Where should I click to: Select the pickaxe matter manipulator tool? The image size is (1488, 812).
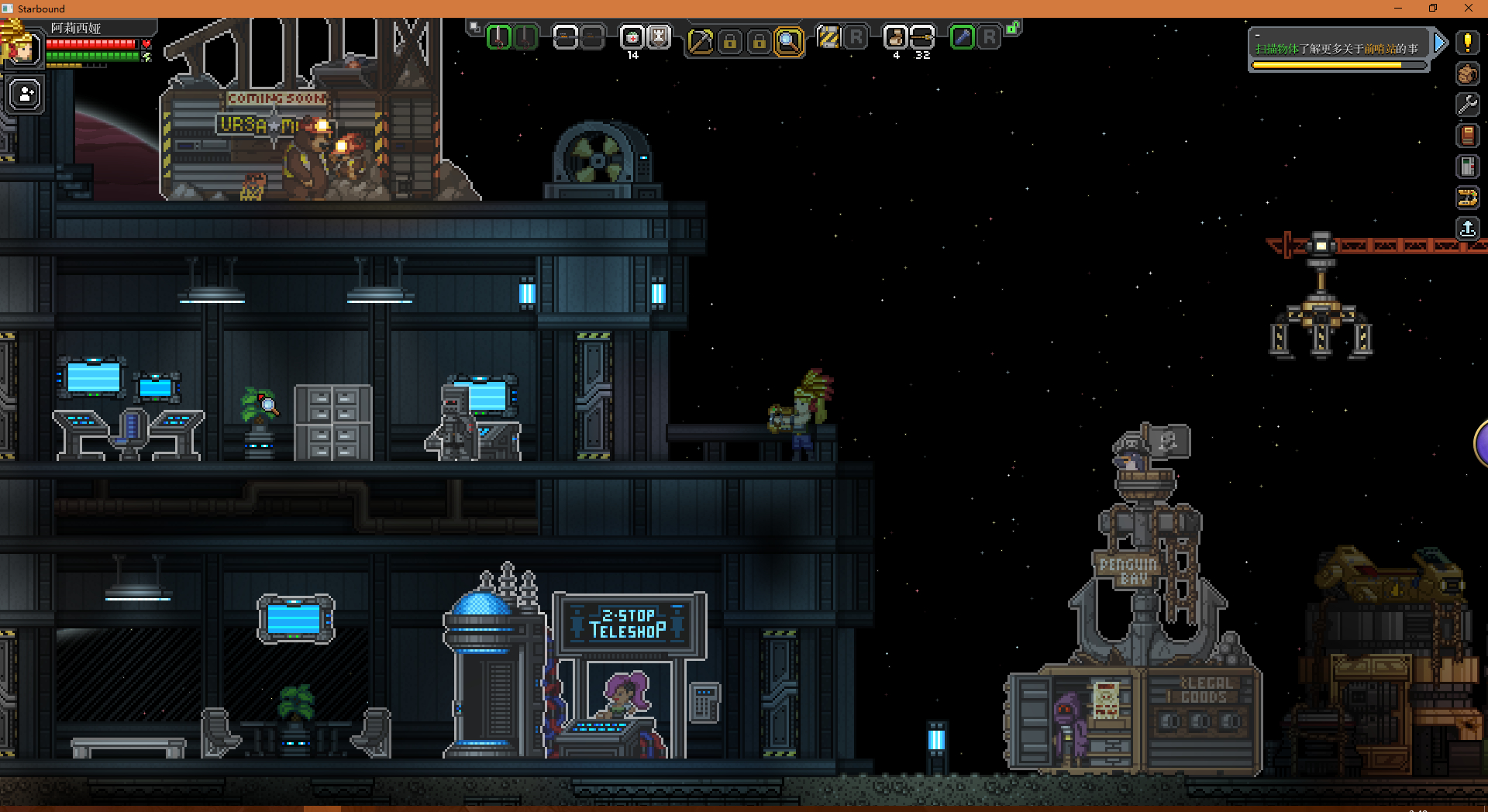tap(700, 41)
